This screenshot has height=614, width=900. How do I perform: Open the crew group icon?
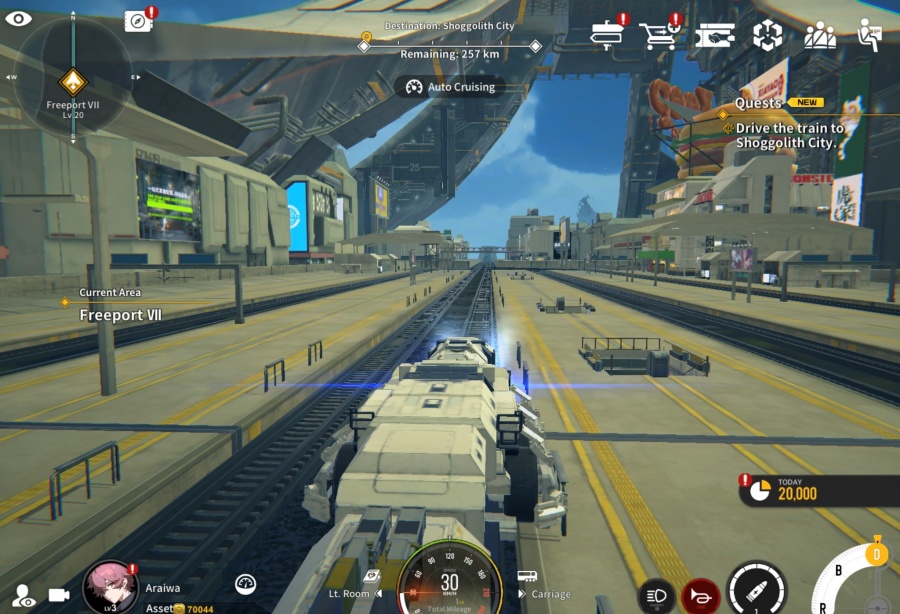tap(820, 36)
